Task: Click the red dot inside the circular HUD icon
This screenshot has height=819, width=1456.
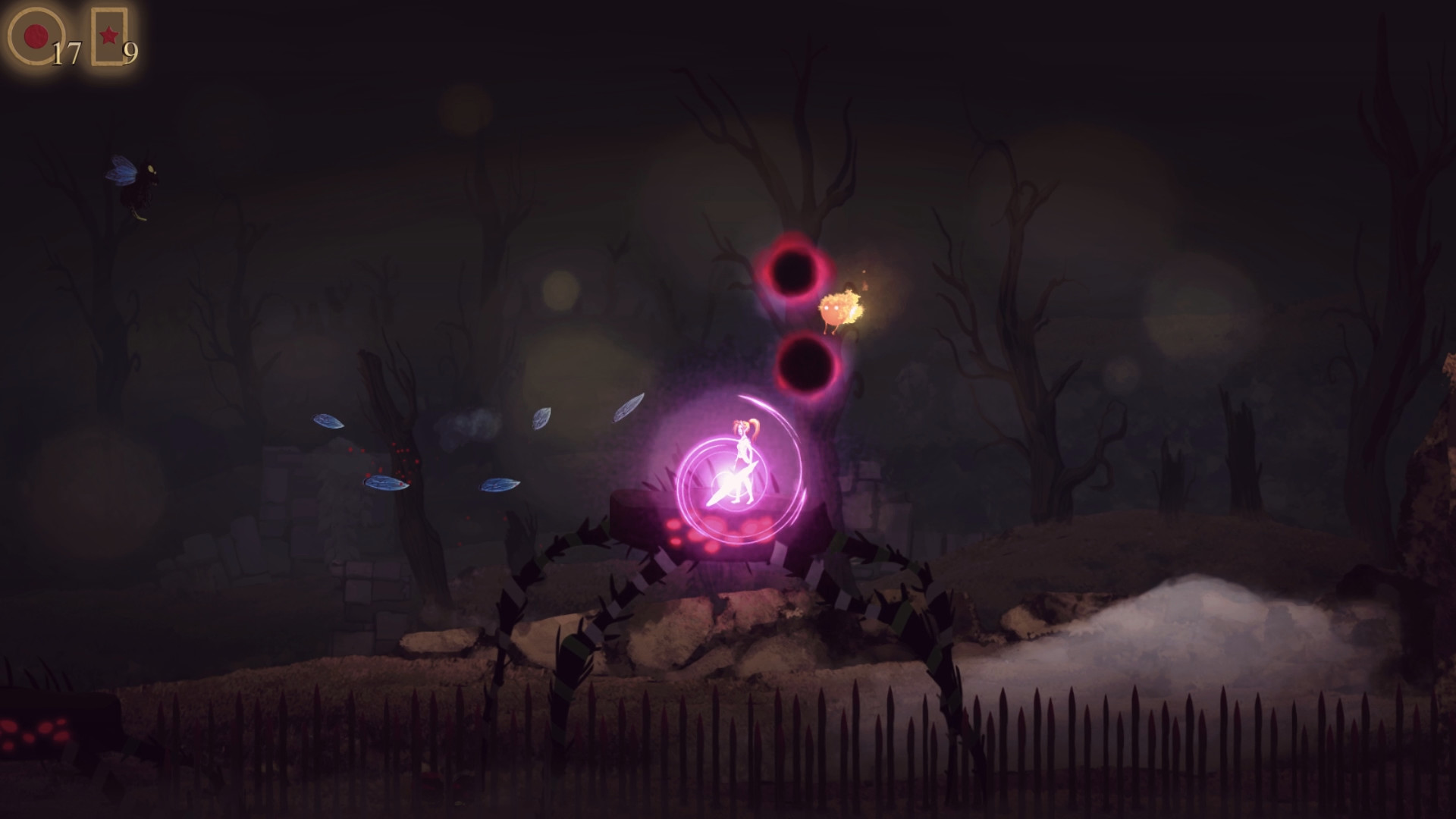Action: (35, 36)
